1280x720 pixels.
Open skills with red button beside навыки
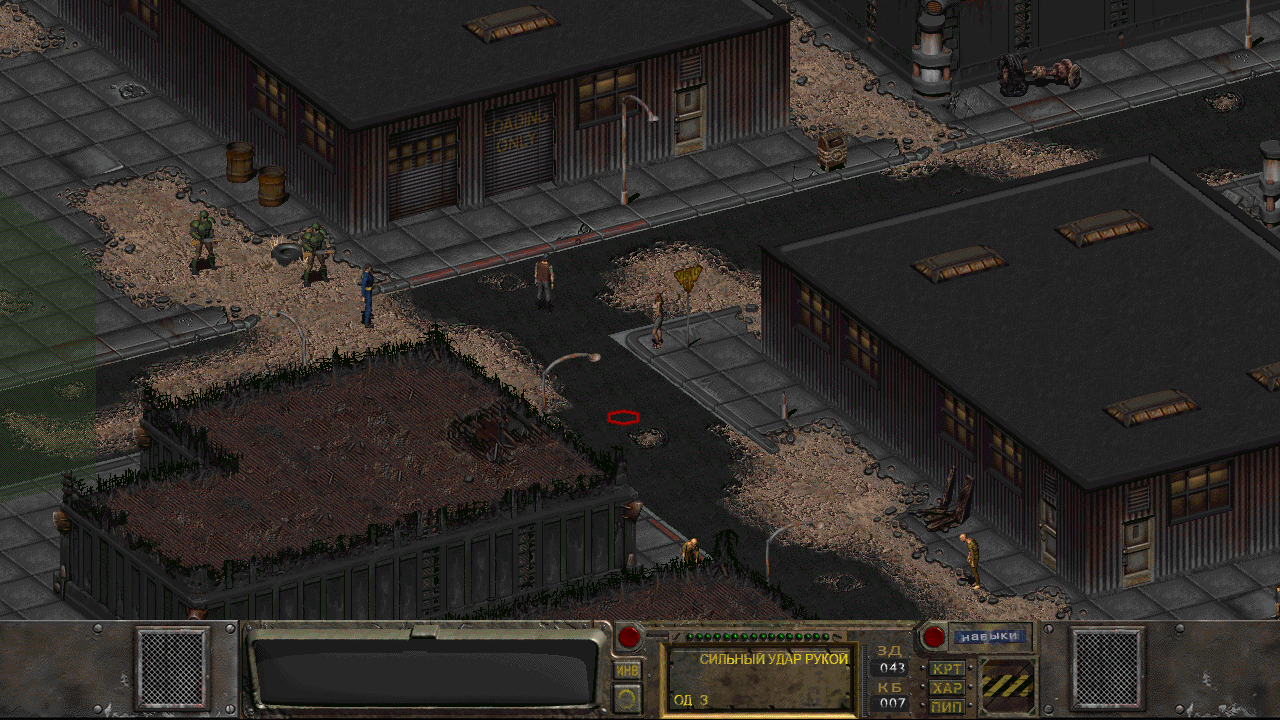point(933,637)
